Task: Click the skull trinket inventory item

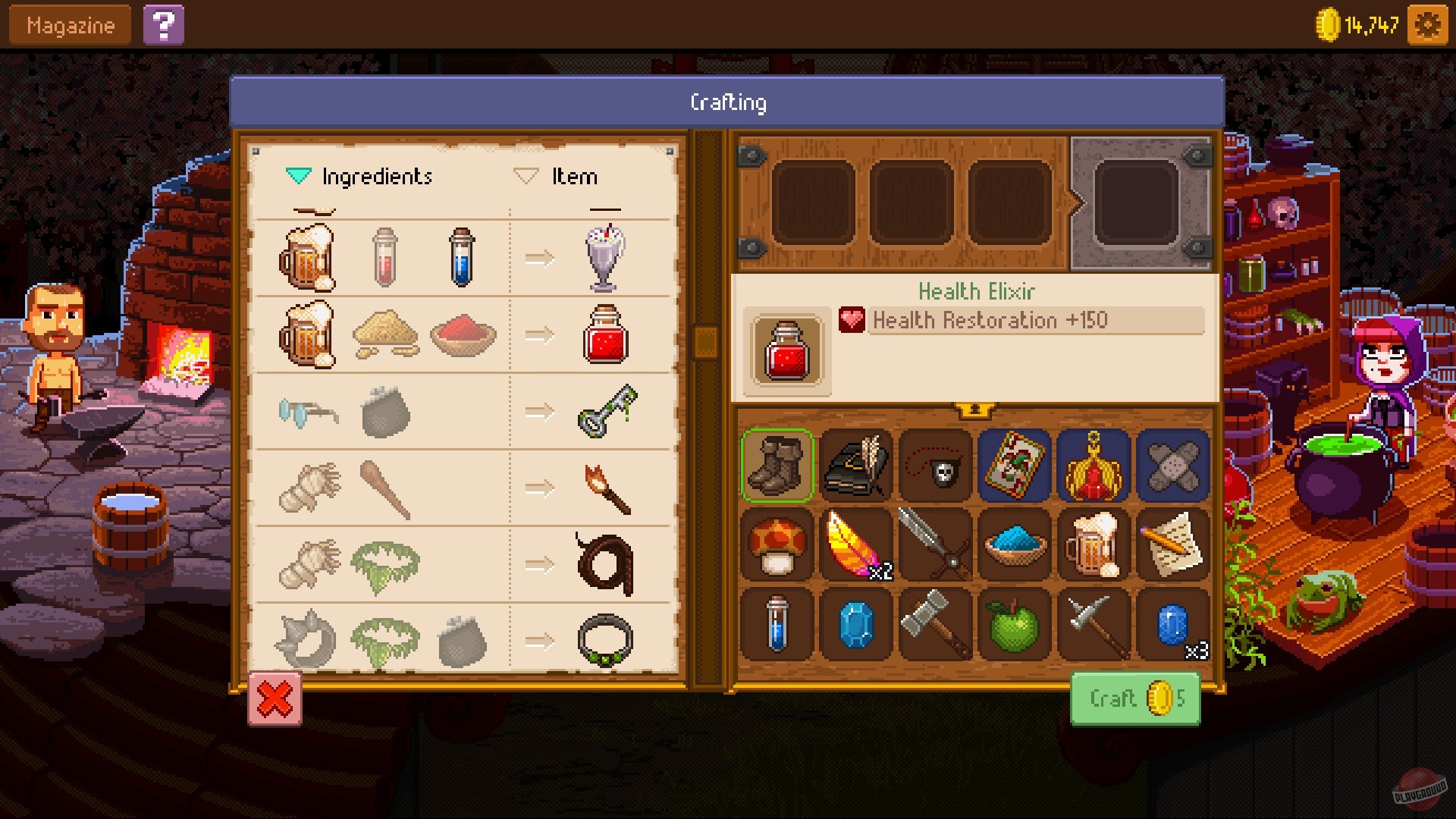Action: [934, 466]
